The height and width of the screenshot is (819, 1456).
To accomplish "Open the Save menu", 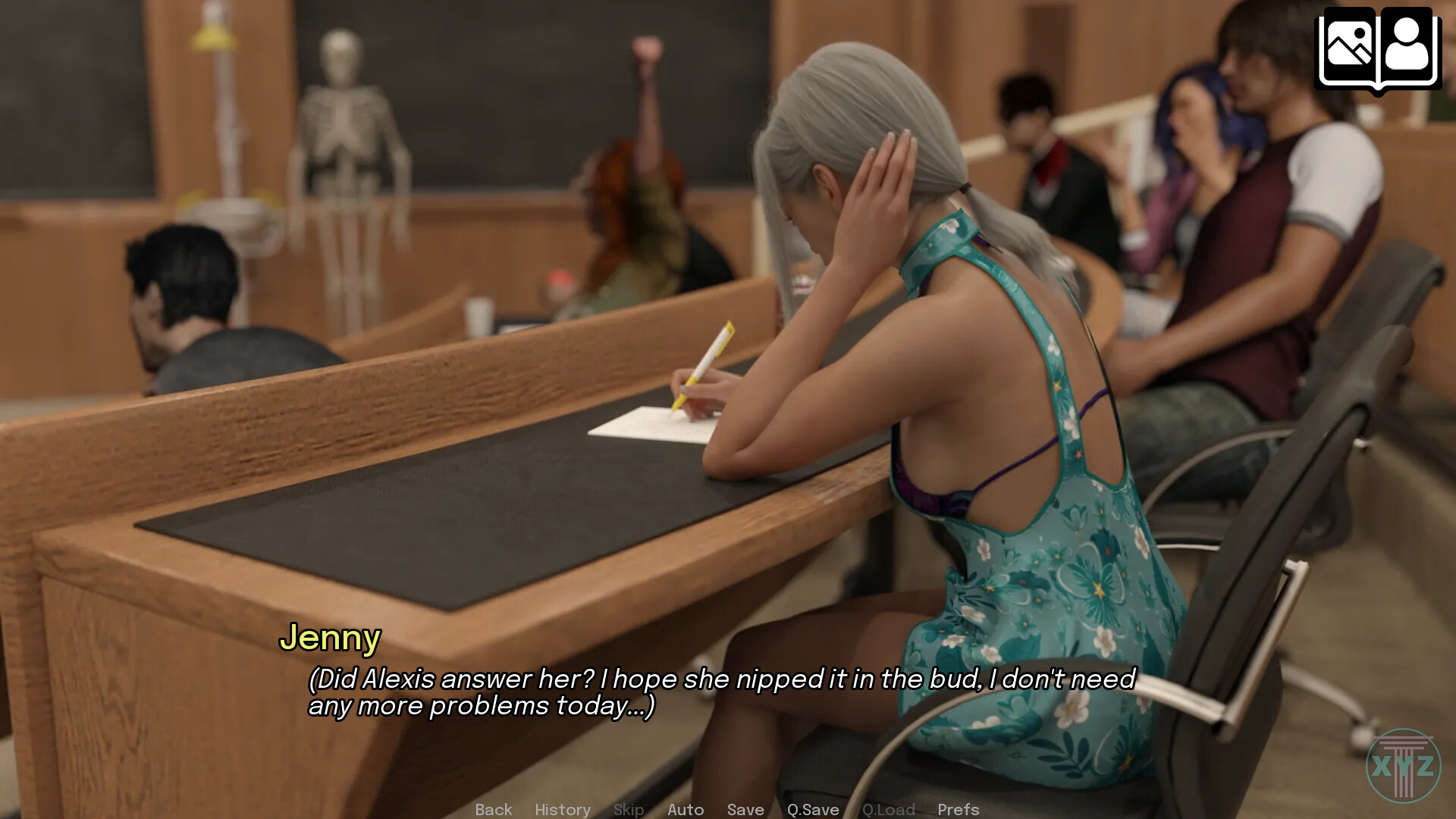I will (745, 809).
